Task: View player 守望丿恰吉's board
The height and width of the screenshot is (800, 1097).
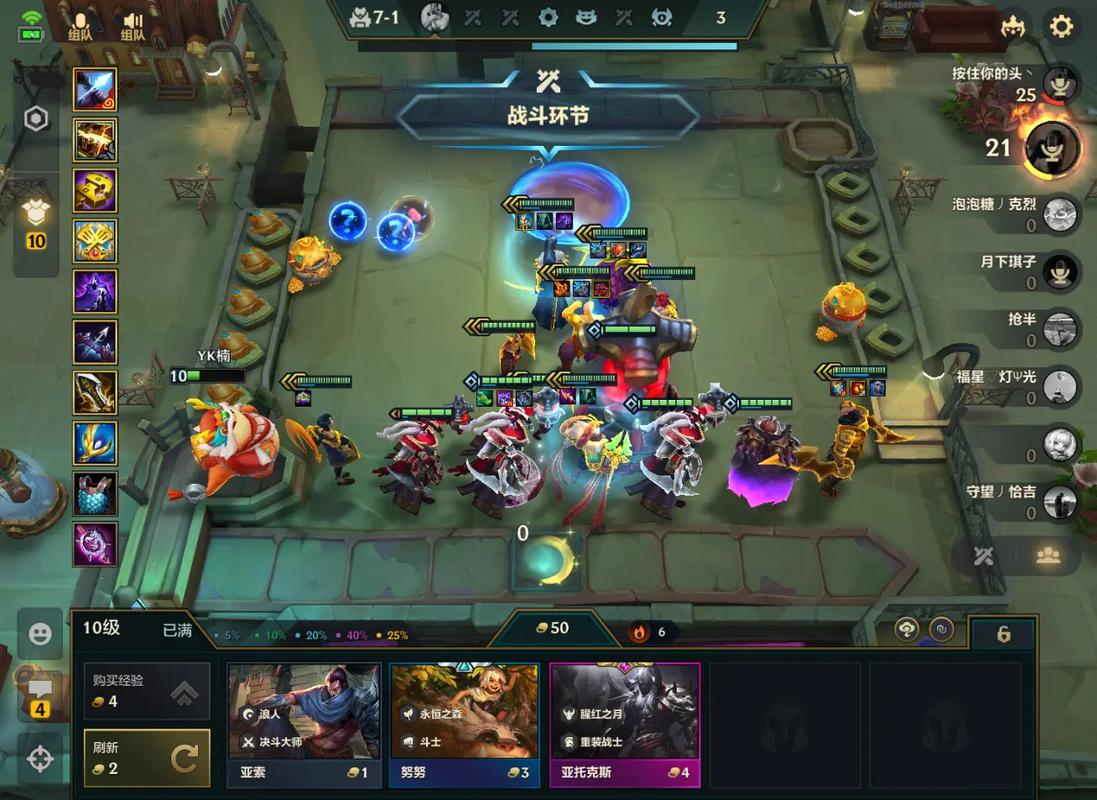Action: [1059, 500]
